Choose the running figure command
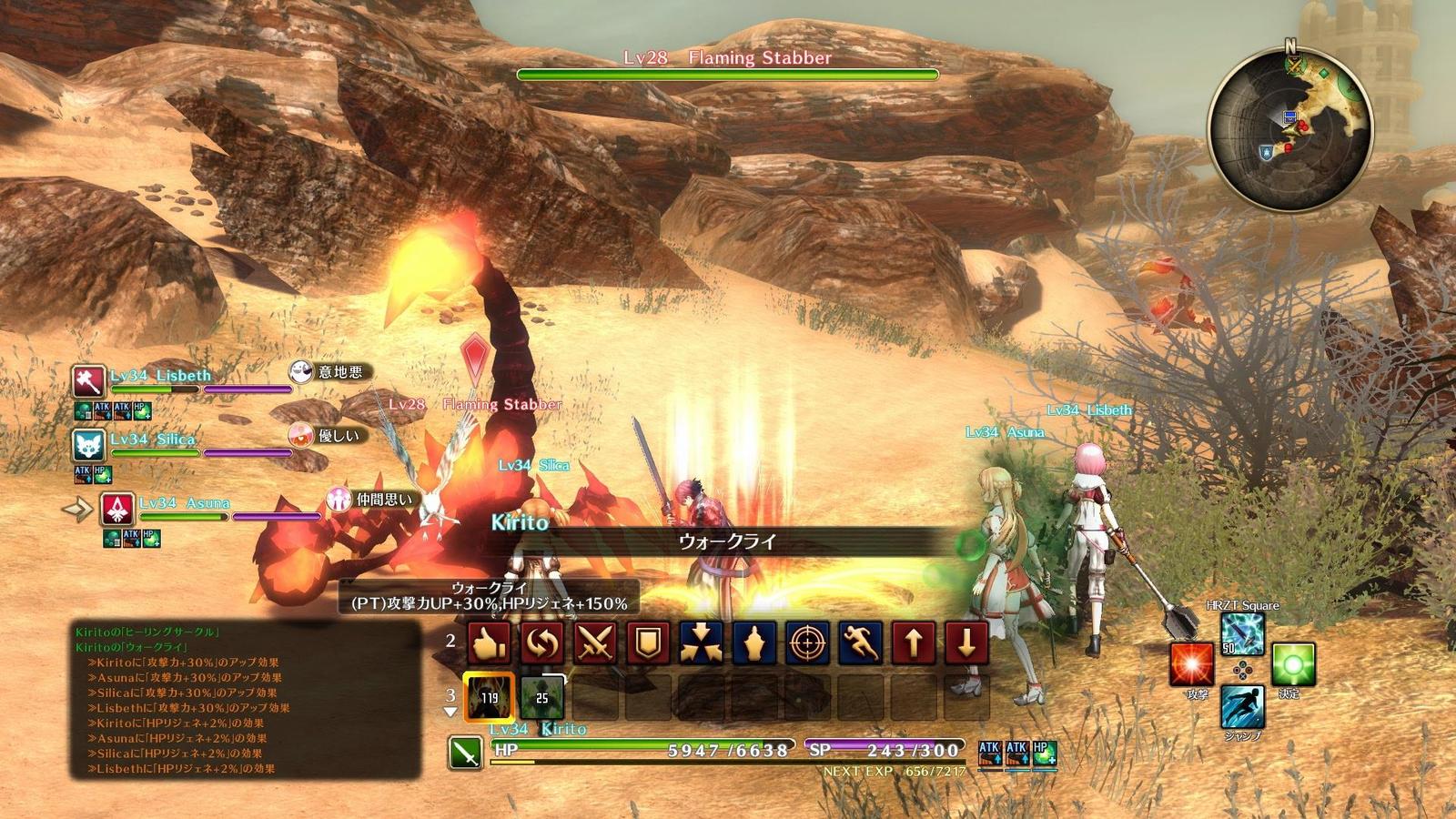Viewport: 1456px width, 819px height. tap(860, 643)
